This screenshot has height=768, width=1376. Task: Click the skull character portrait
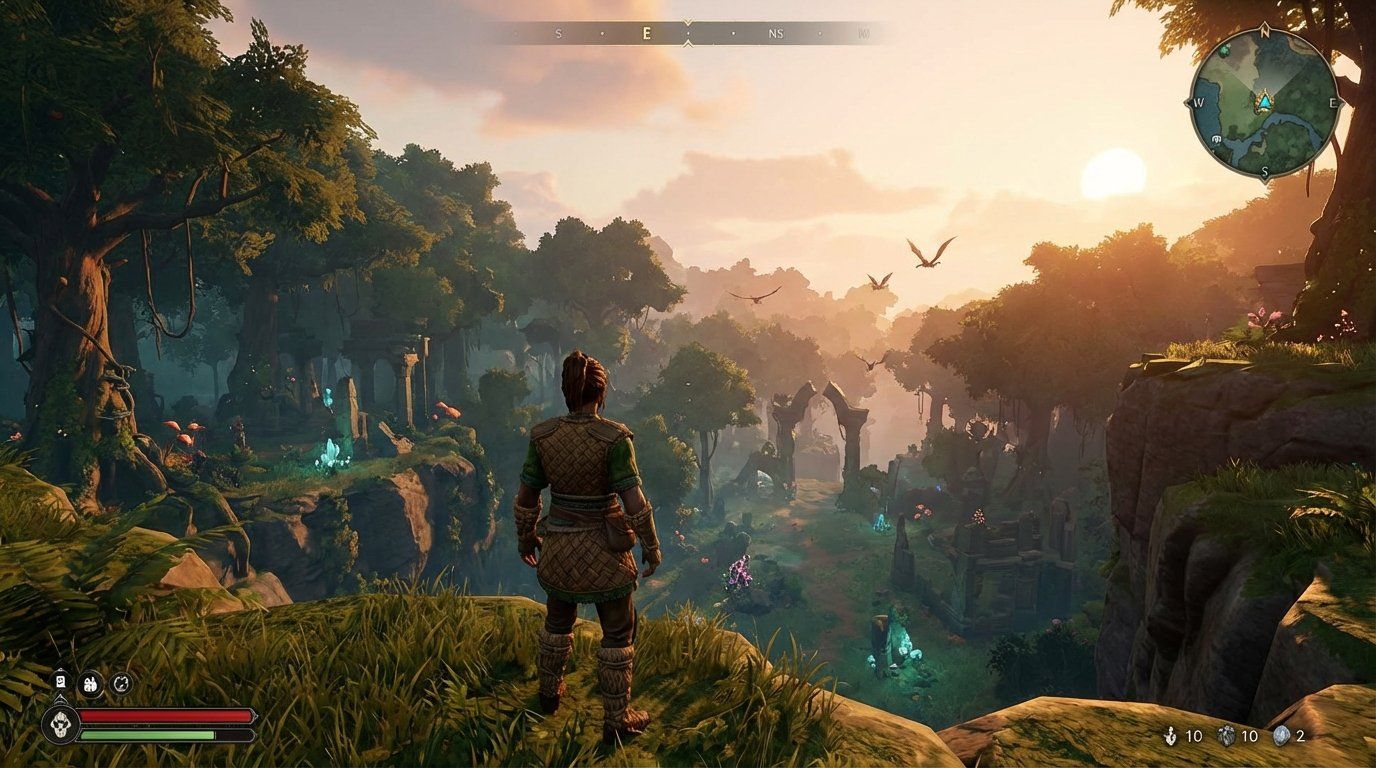(61, 724)
